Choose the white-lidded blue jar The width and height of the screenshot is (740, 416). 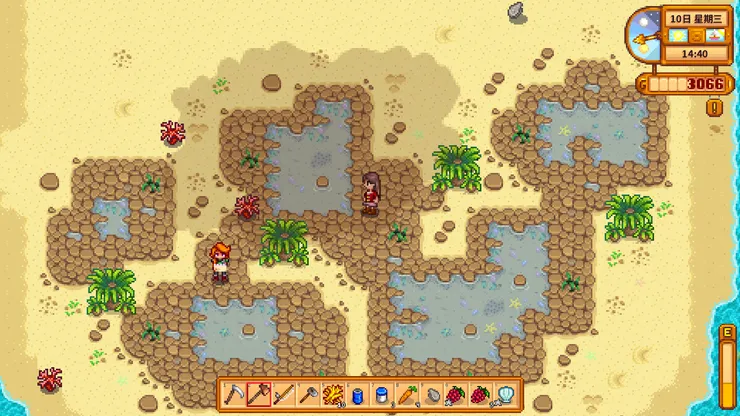pyautogui.click(x=382, y=395)
